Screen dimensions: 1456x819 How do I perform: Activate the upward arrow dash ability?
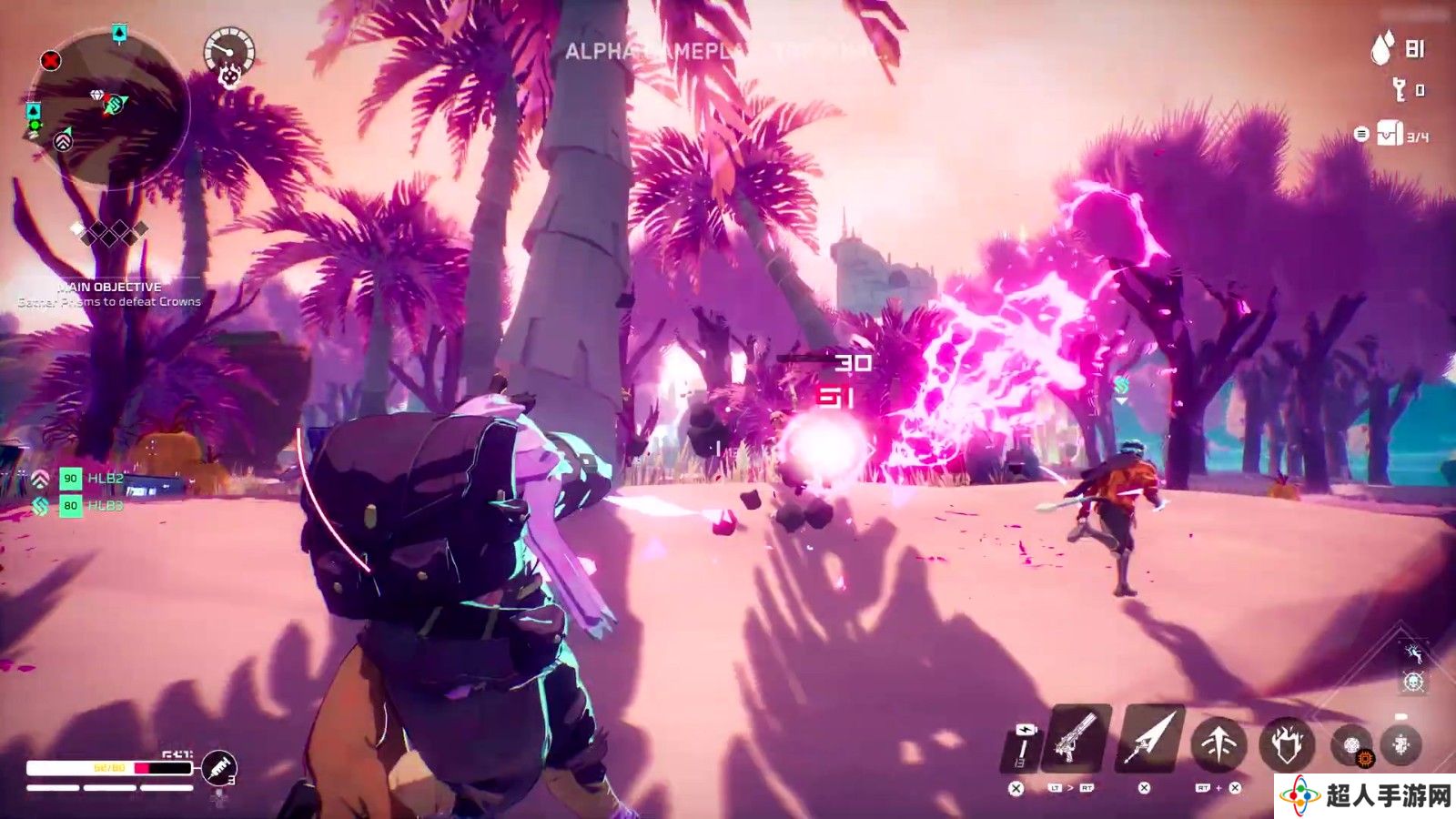[1218, 744]
